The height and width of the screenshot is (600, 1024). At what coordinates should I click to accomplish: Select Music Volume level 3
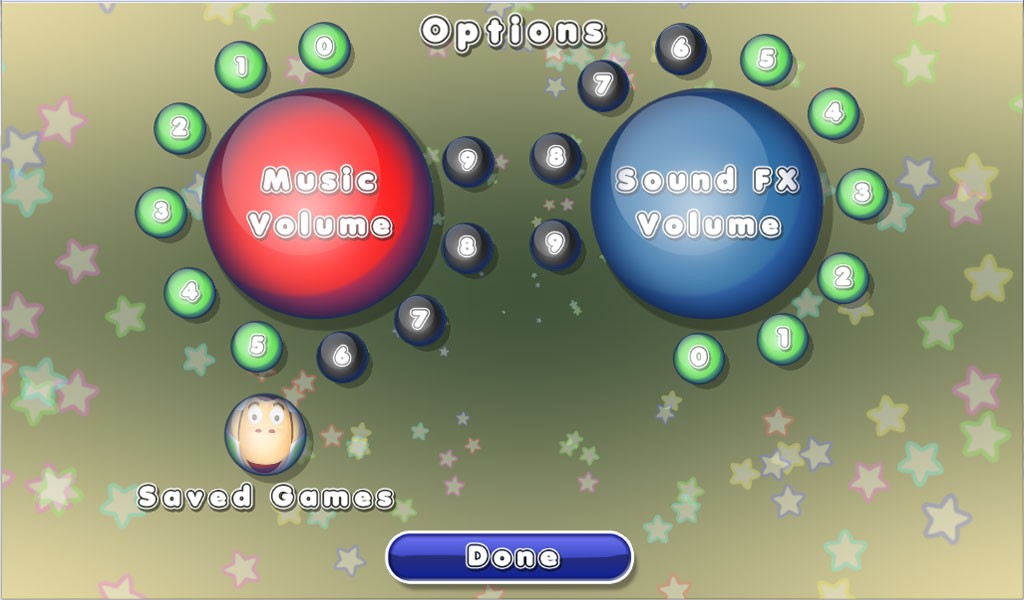[x=161, y=212]
